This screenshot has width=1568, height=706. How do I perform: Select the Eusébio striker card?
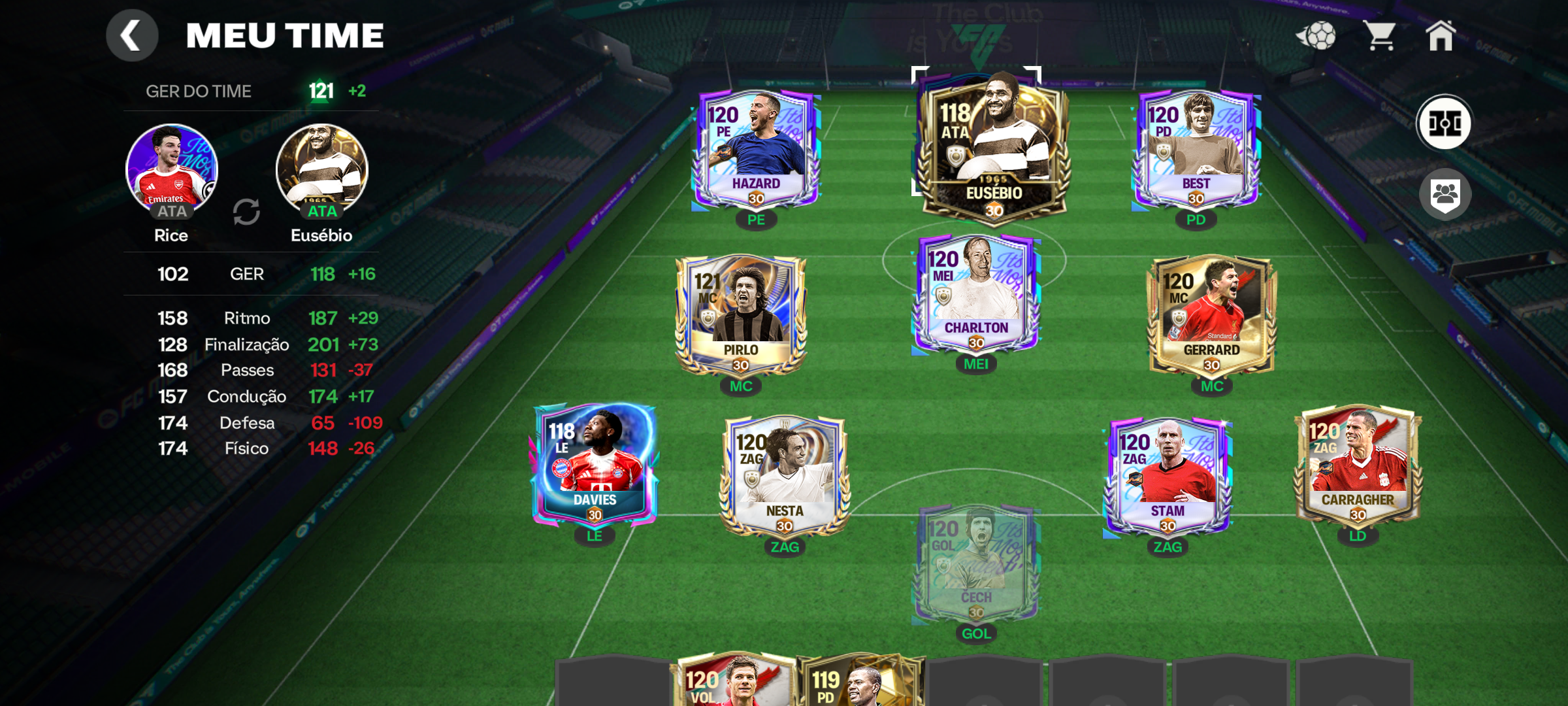[x=993, y=147]
